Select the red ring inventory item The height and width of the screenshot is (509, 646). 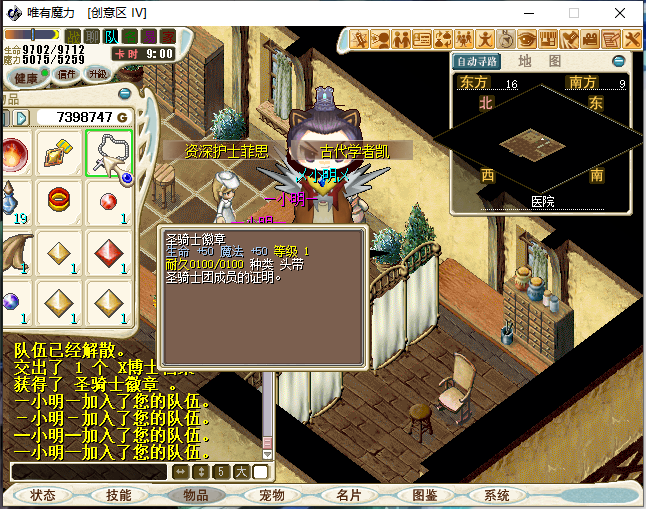click(59, 200)
